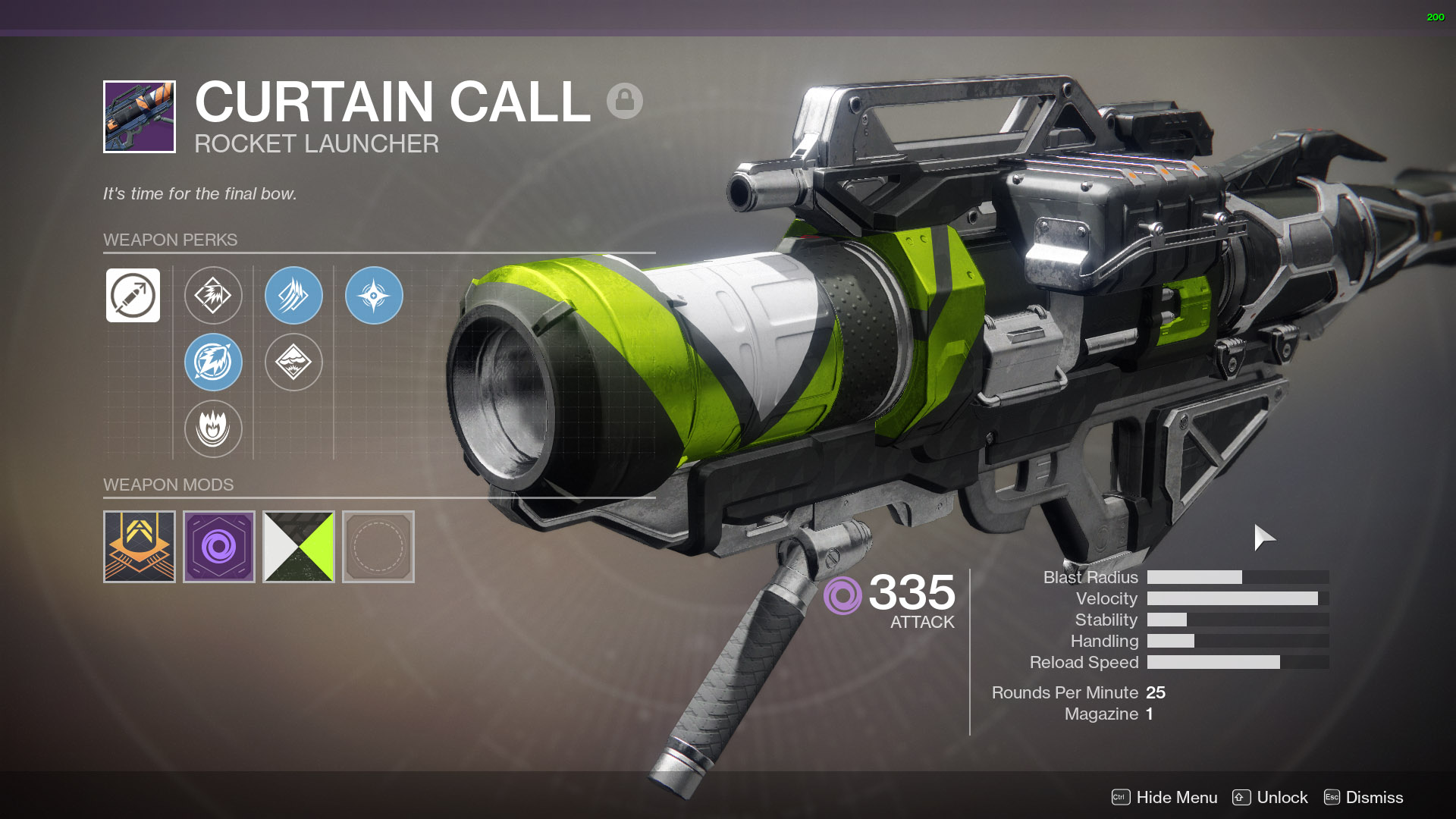Viewport: 1456px width, 819px height.
Task: Open the orange chevron masterwork mod slot
Action: point(140,547)
